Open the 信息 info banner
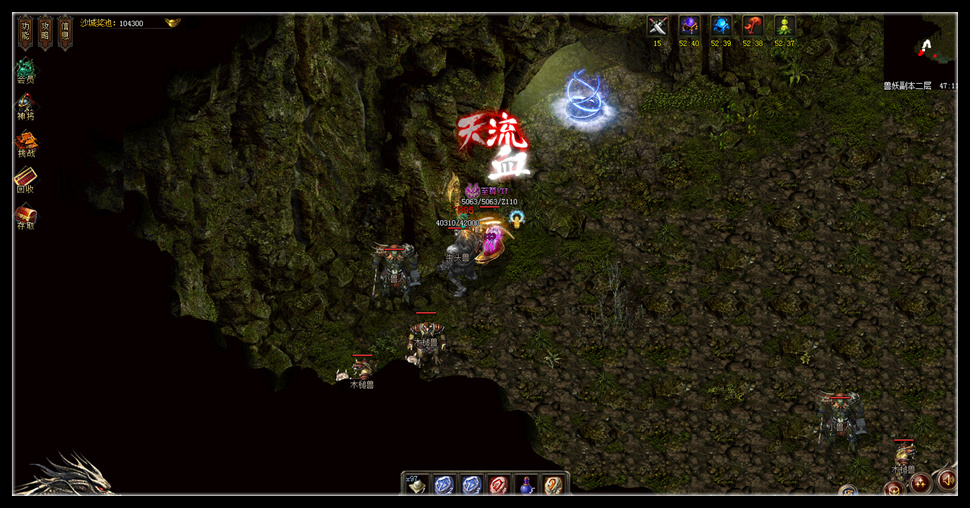The width and height of the screenshot is (970, 508). point(64,32)
